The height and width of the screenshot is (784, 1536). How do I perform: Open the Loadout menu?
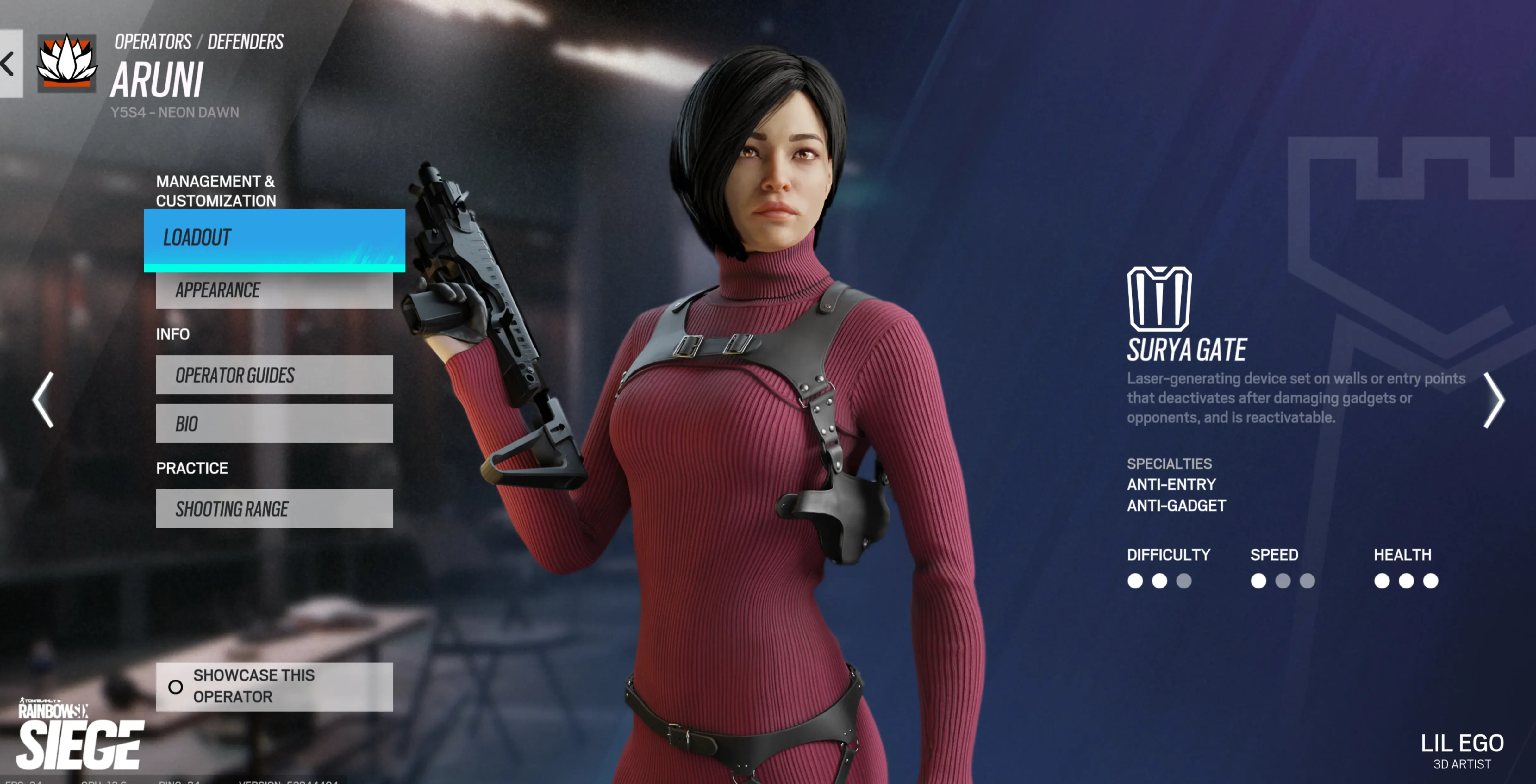[274, 239]
